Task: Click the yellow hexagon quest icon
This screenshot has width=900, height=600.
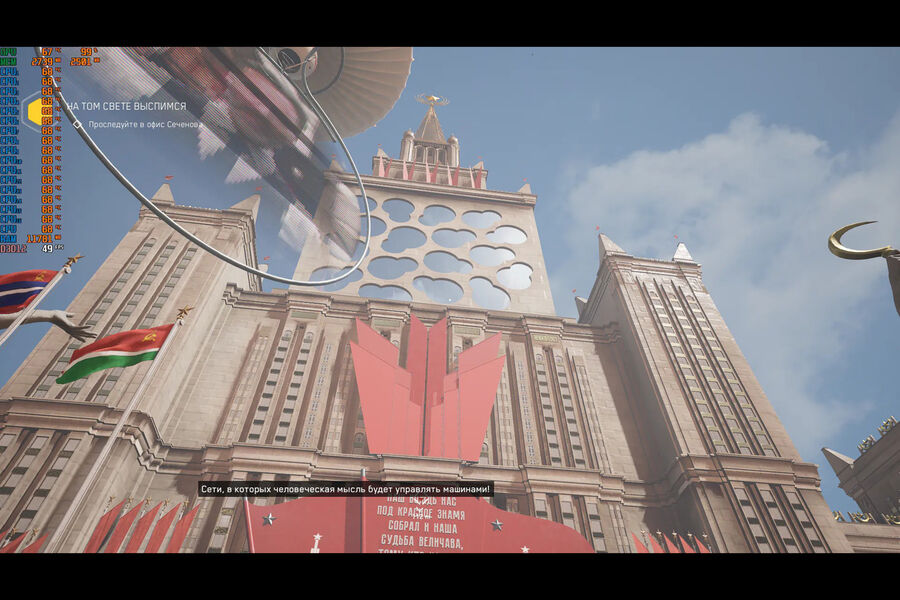Action: (x=37, y=111)
